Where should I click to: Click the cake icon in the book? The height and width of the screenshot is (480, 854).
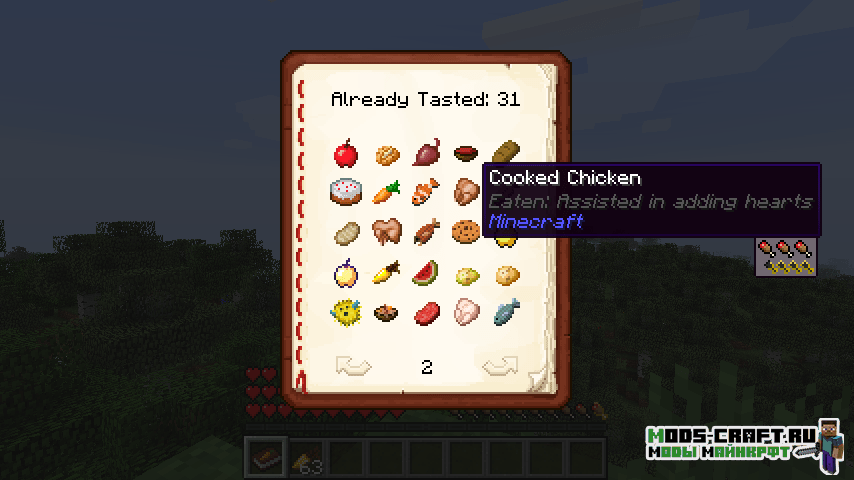point(346,191)
